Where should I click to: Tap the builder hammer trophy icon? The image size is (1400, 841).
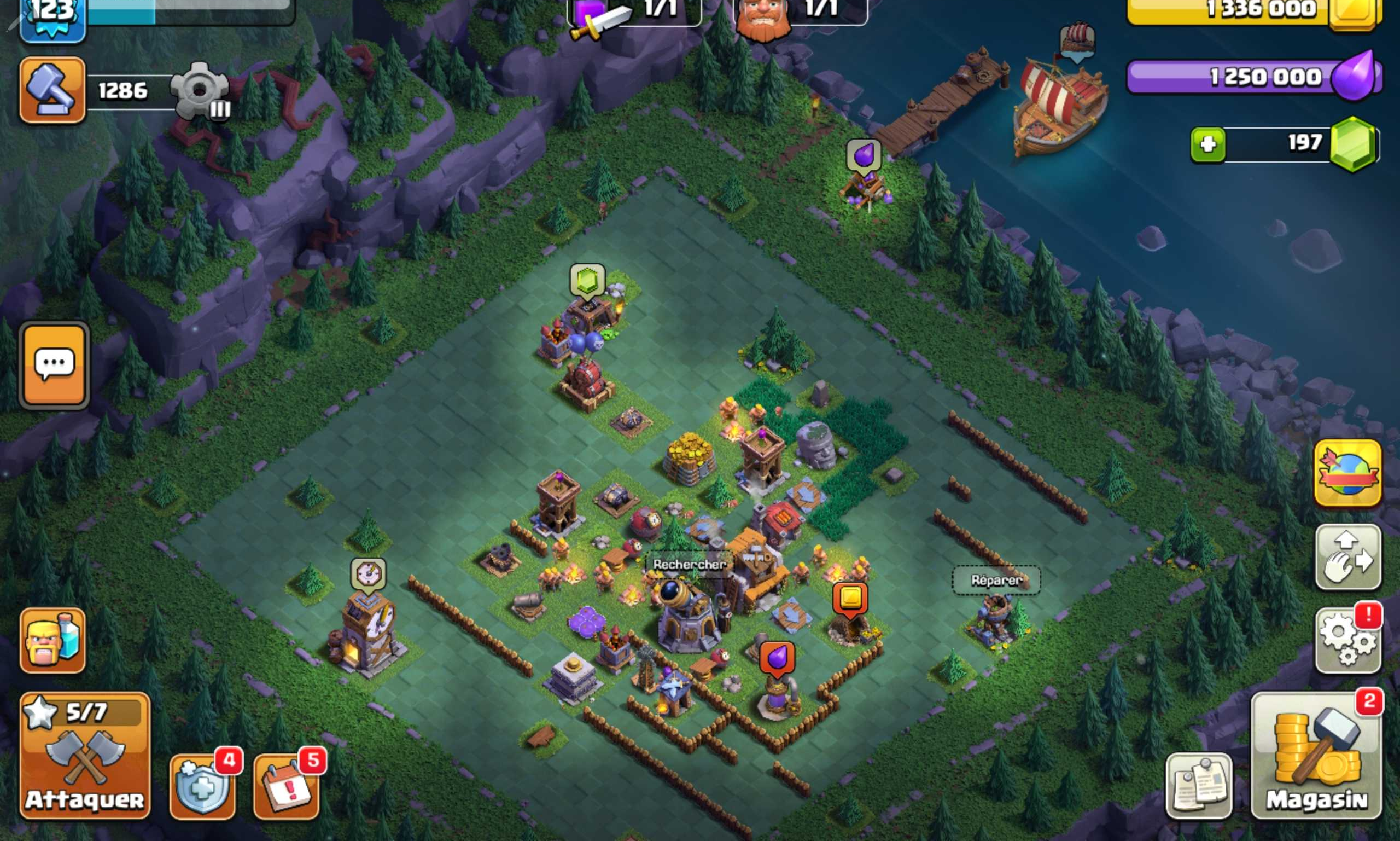[x=52, y=90]
